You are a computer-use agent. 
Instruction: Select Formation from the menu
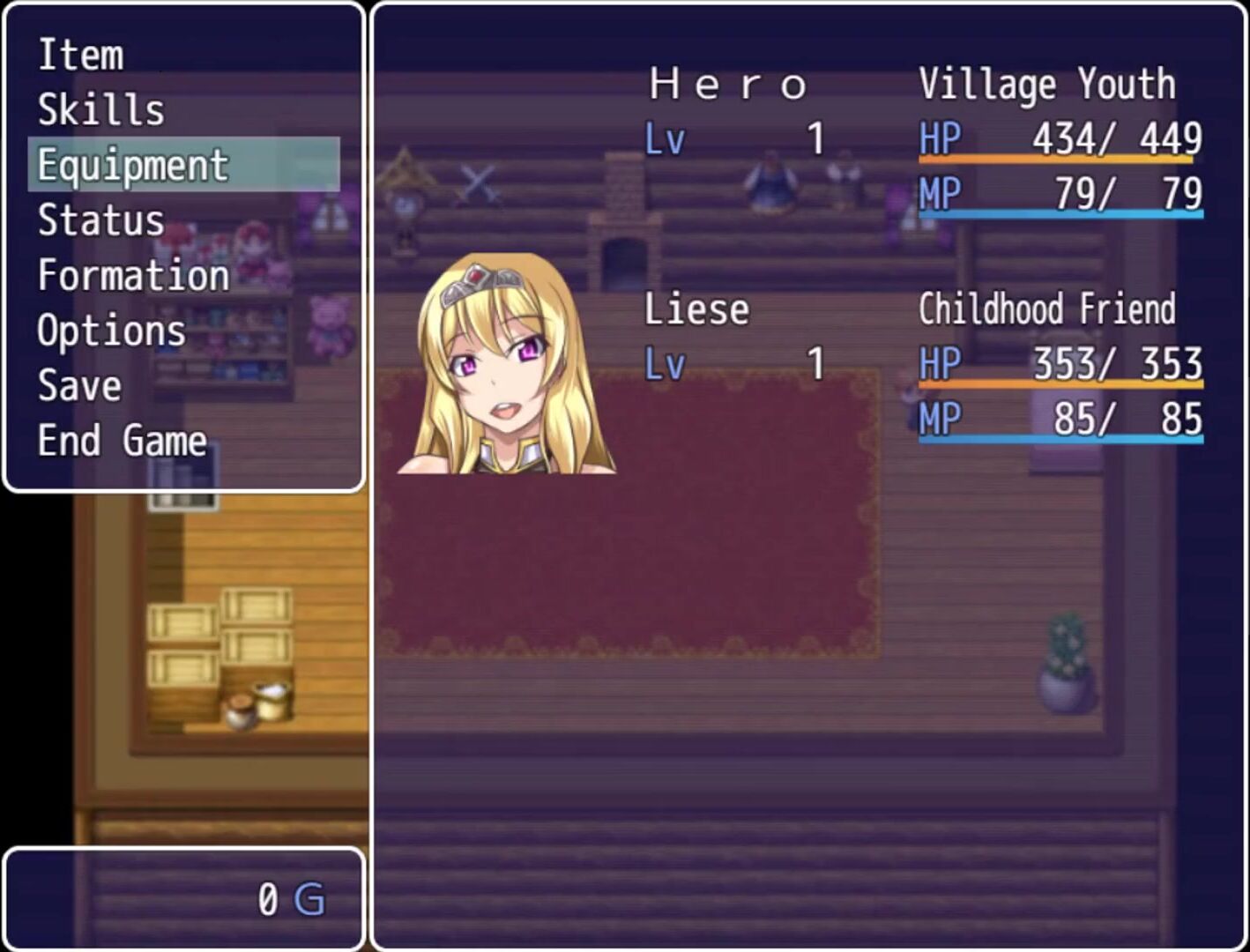(133, 276)
